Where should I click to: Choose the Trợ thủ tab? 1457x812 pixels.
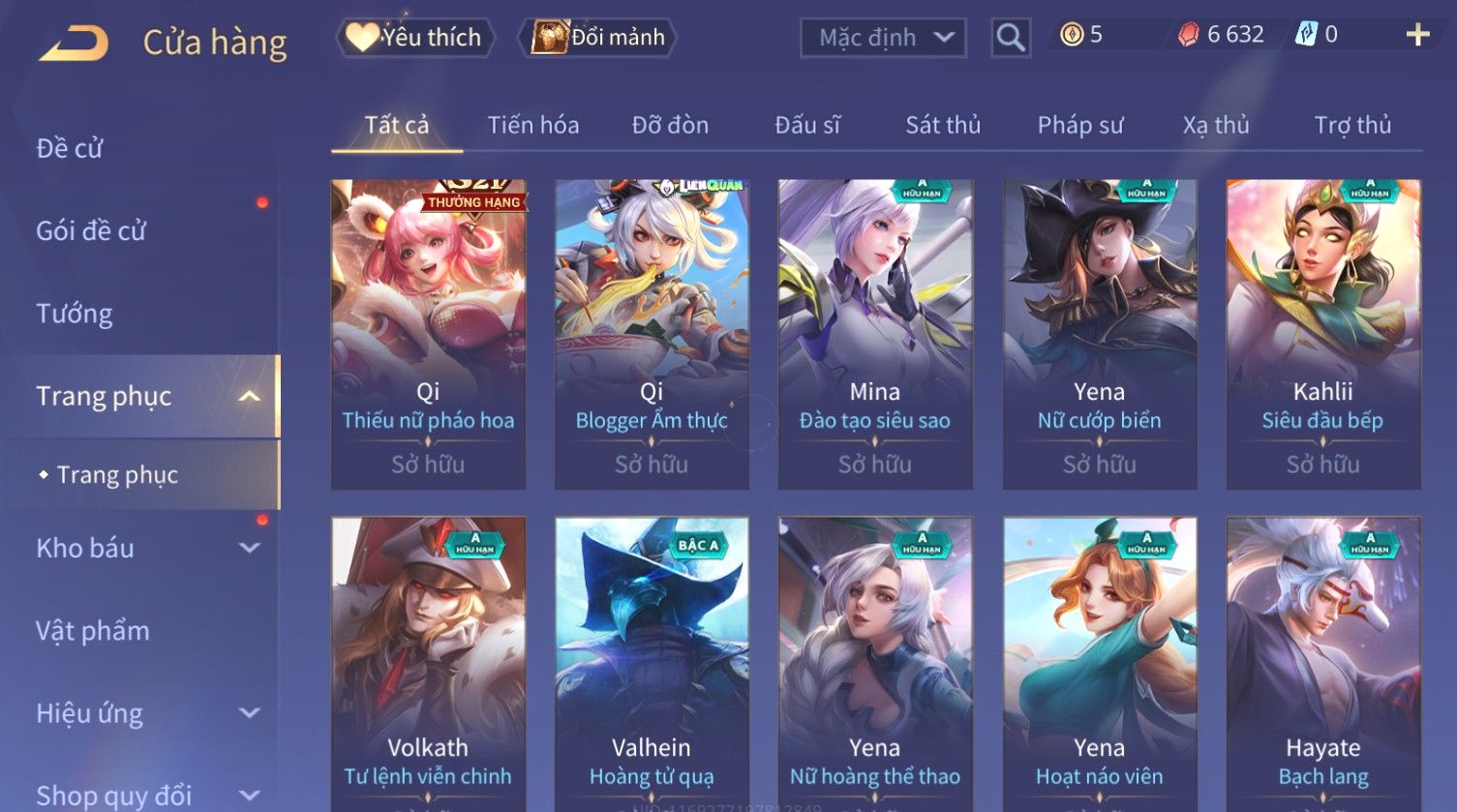point(1352,125)
